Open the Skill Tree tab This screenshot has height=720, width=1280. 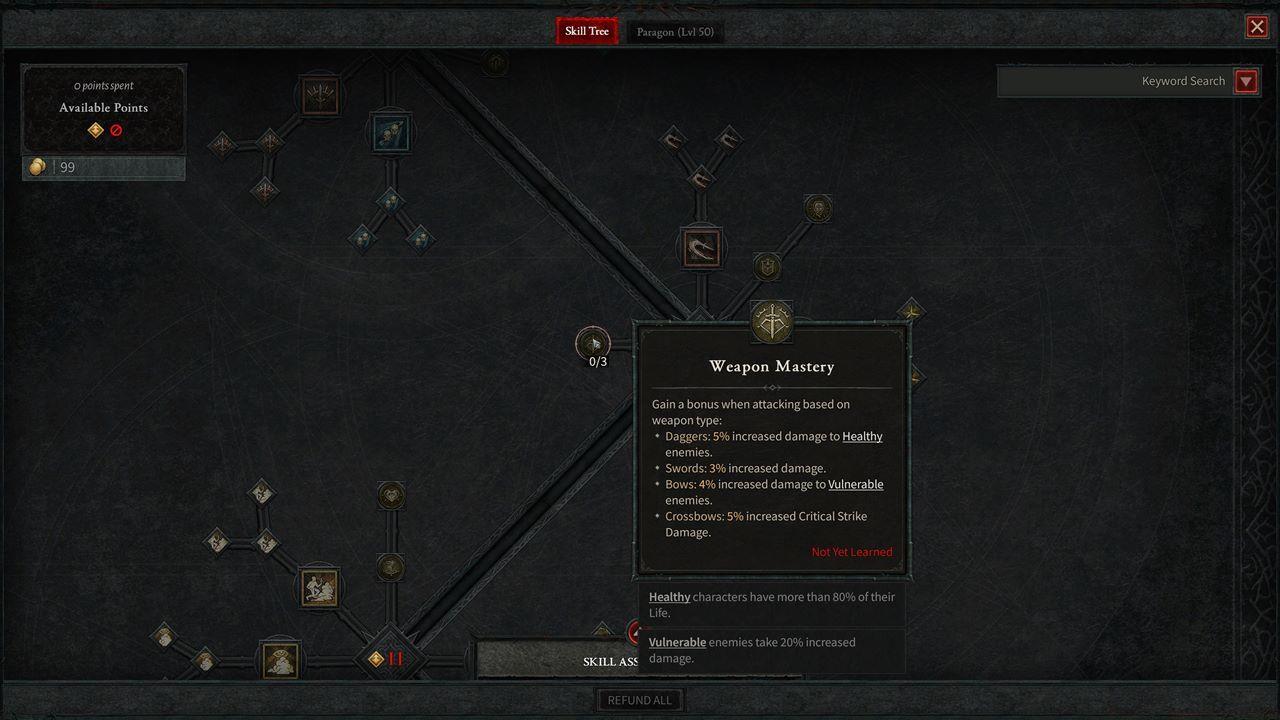586,31
